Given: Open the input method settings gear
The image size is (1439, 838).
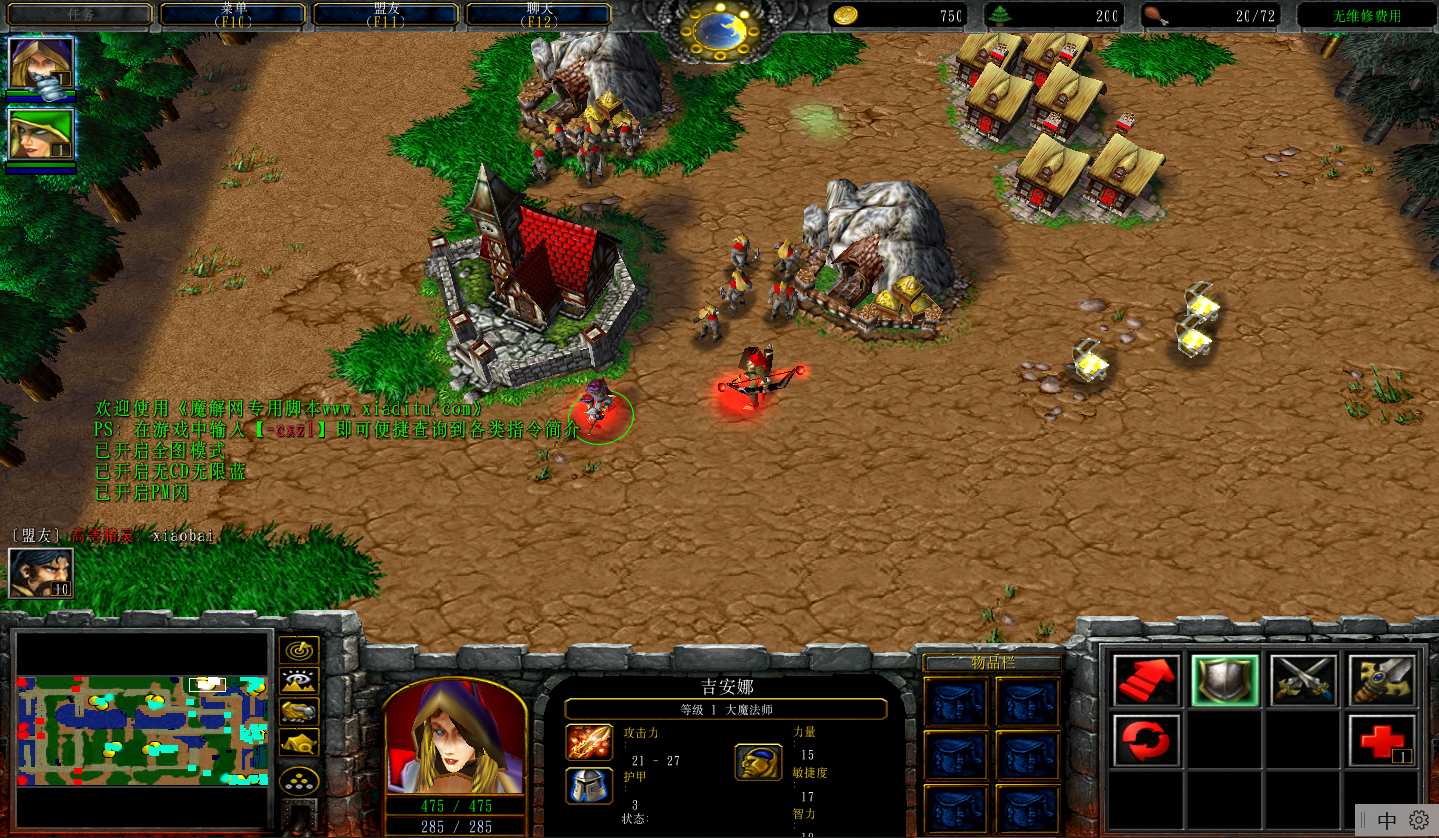Looking at the screenshot, I should pos(1418,820).
